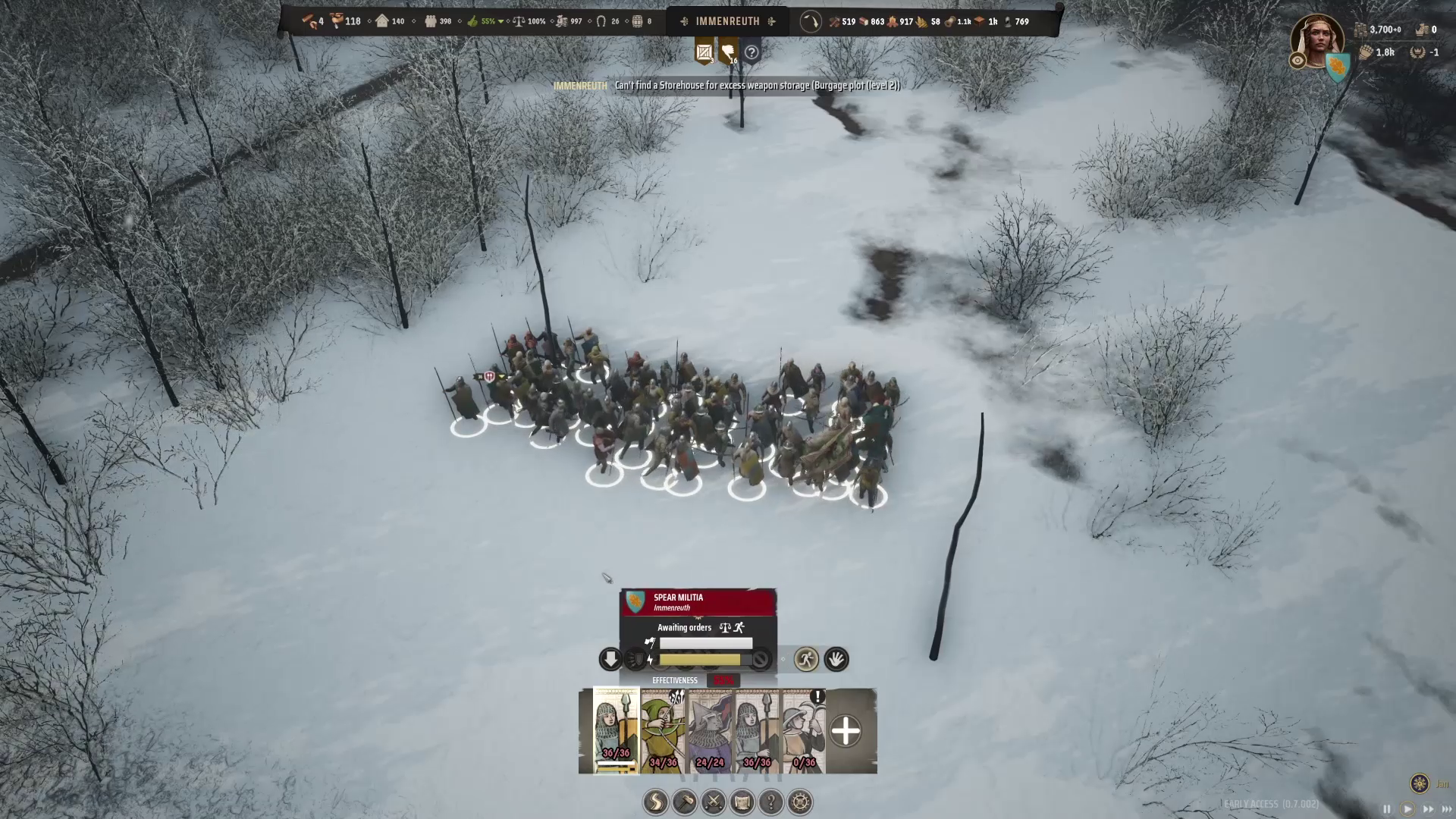
Task: Open the question mark help button in bottom toolbar
Action: coord(771,802)
